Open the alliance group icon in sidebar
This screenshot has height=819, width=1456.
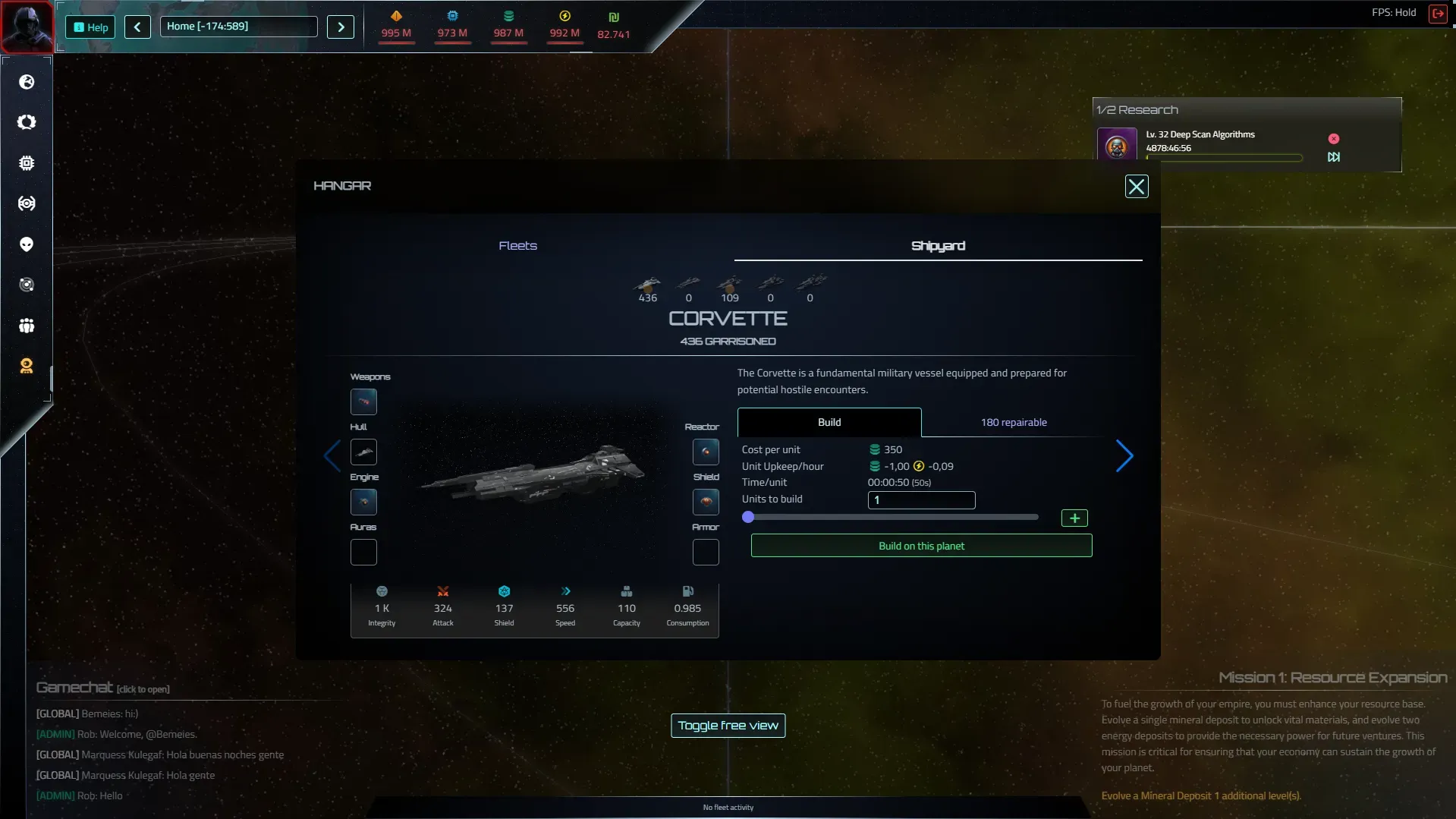(27, 325)
